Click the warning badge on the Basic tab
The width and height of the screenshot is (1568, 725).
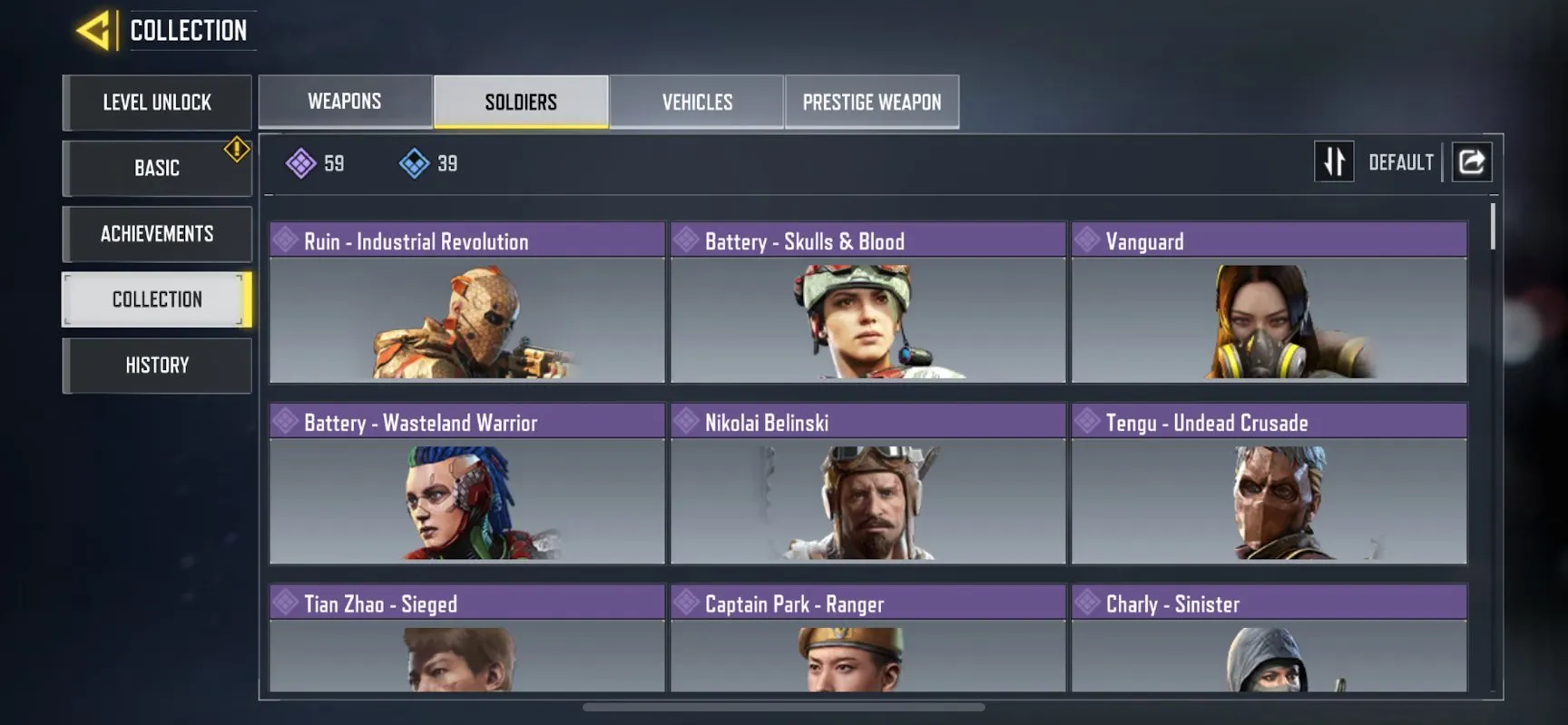click(x=237, y=151)
